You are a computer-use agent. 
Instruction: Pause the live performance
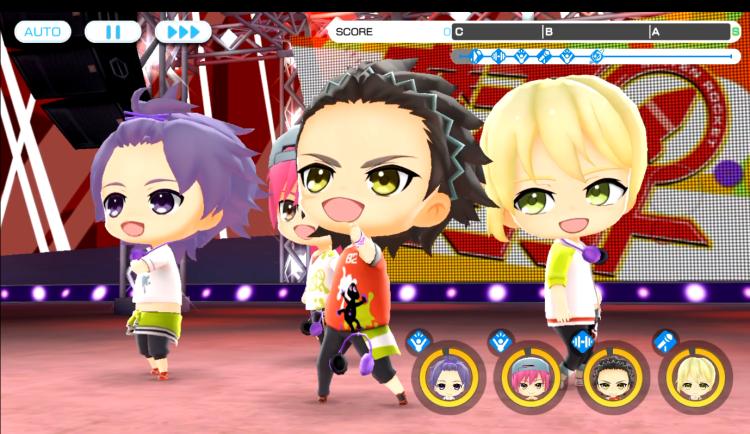coord(113,32)
